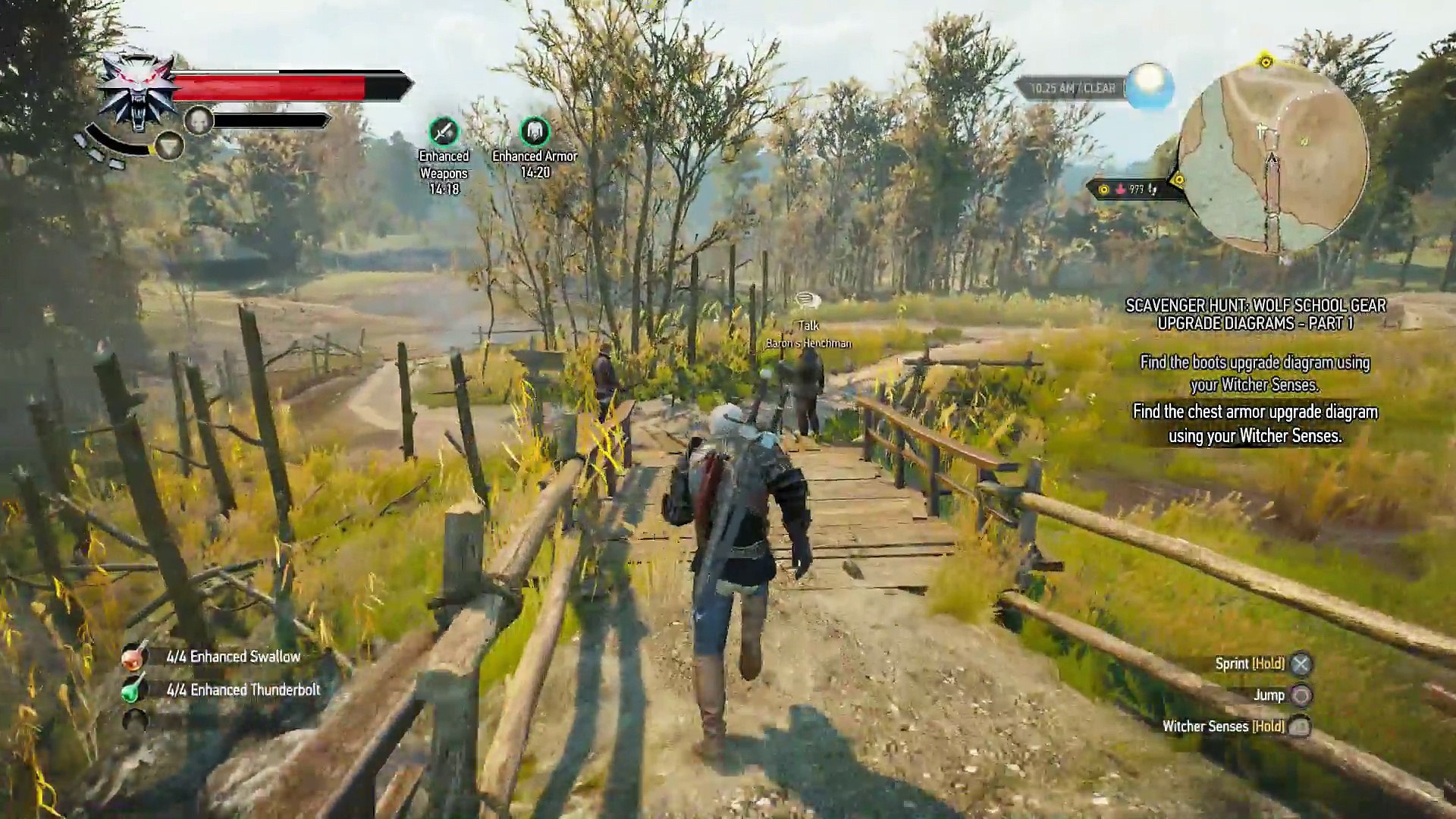Select the chest armor upgrade diagram objective
The height and width of the screenshot is (819, 1456).
click(x=1255, y=423)
